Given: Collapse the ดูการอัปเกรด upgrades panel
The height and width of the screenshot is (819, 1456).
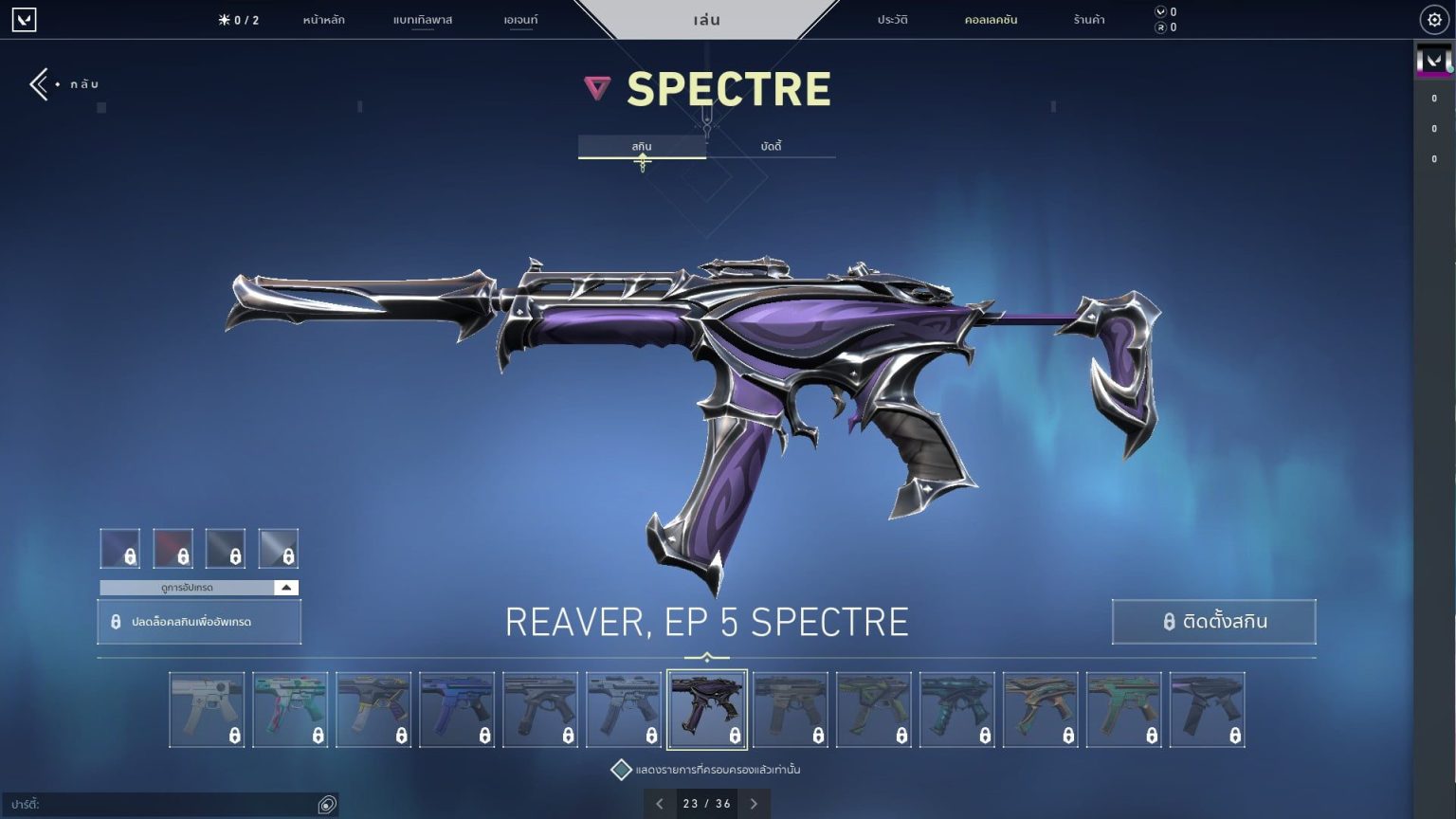Looking at the screenshot, I should click(284, 587).
